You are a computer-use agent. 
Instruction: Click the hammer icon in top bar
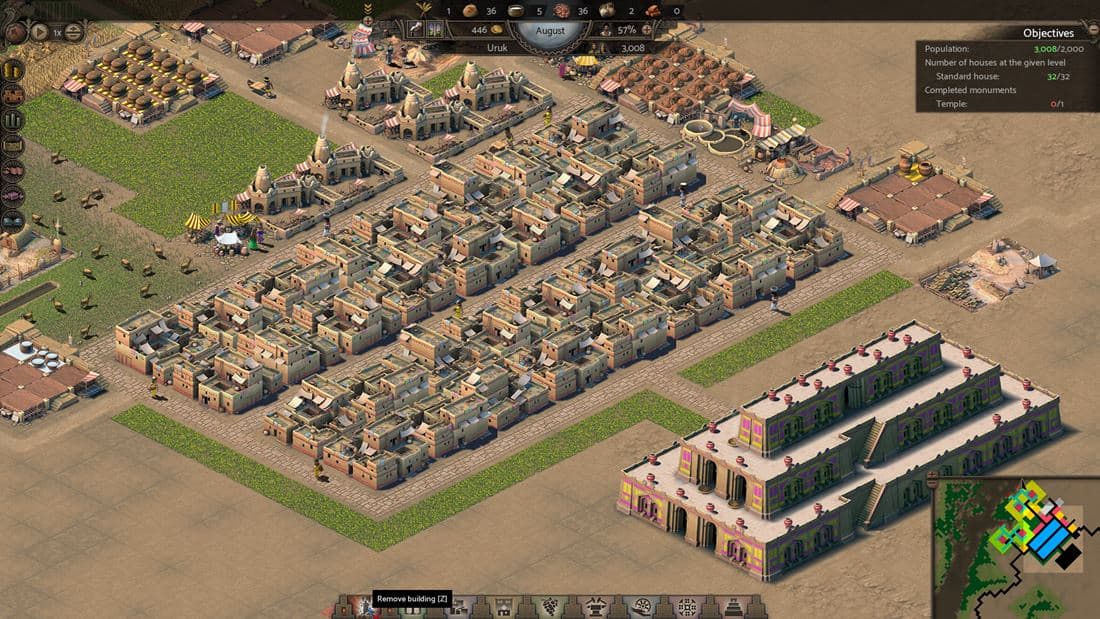[x=415, y=30]
